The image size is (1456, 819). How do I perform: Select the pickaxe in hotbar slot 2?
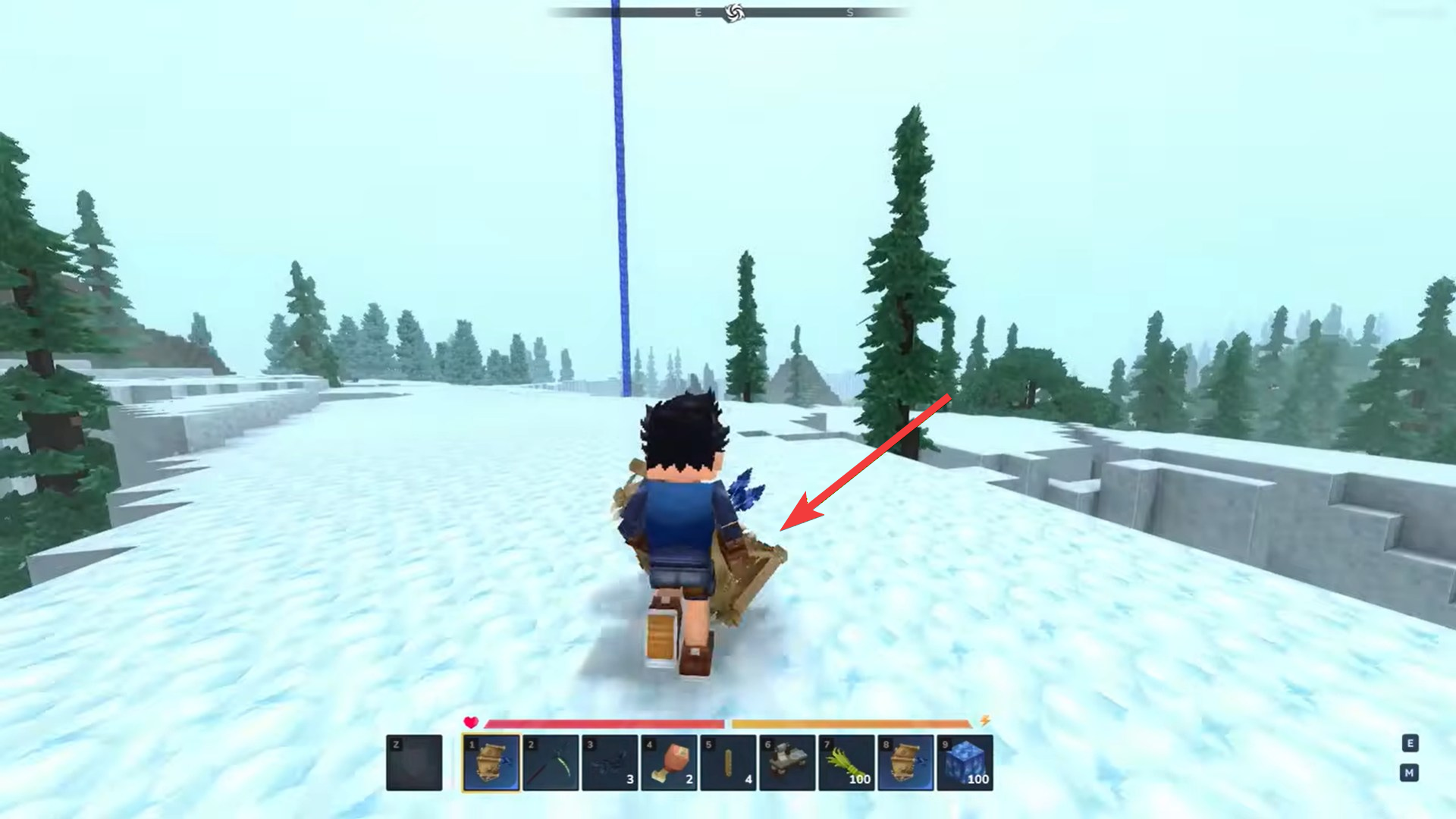click(551, 762)
